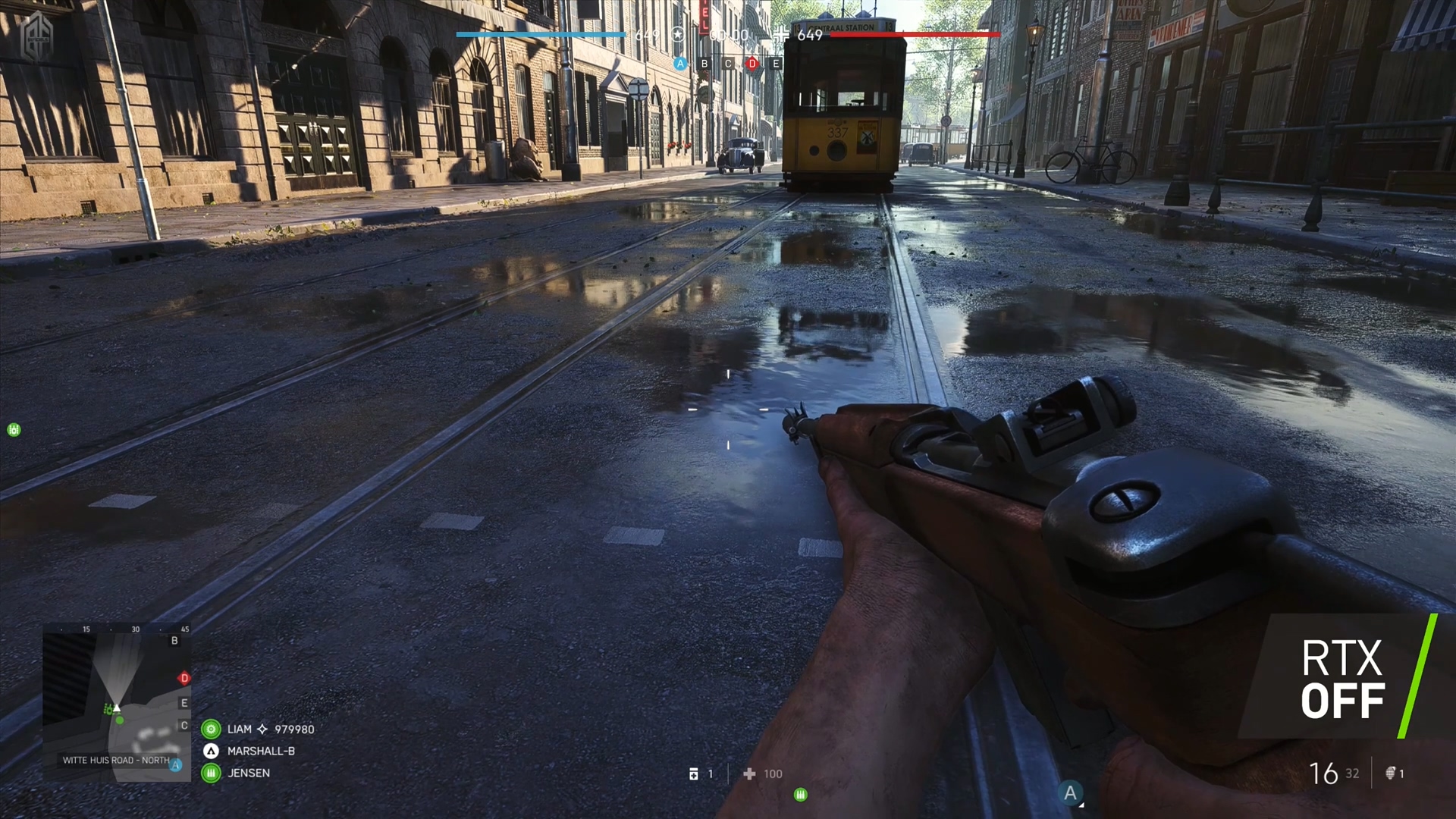1456x819 pixels.
Task: Select squad member JENSEN in the squad list
Action: coord(248,773)
